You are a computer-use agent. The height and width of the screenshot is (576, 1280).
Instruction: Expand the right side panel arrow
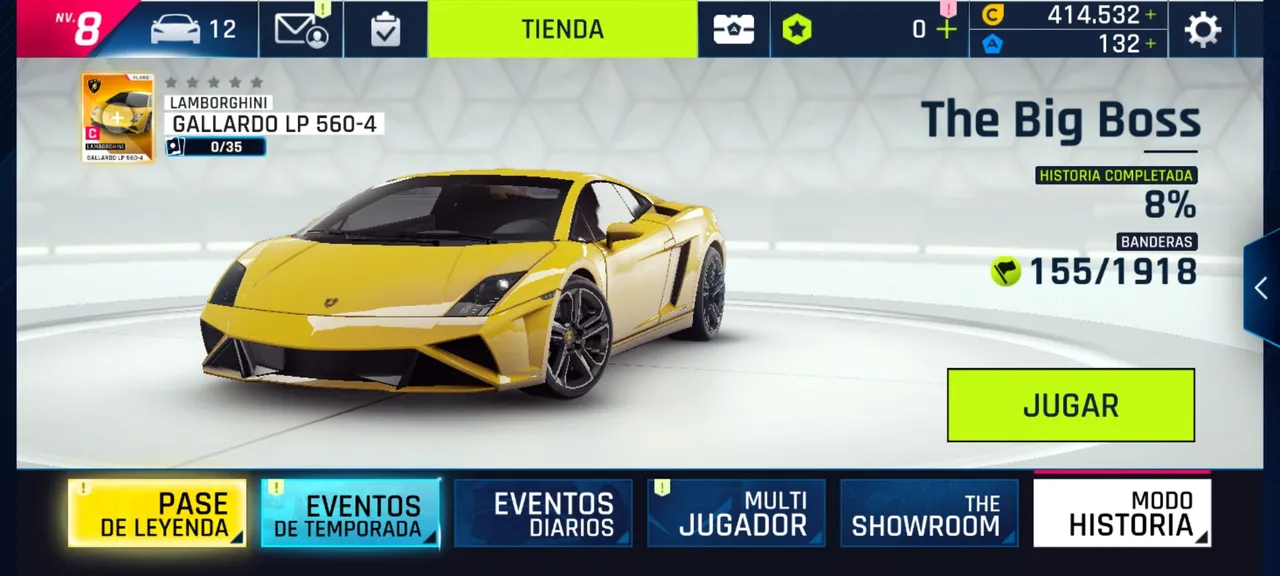pyautogui.click(x=1261, y=288)
